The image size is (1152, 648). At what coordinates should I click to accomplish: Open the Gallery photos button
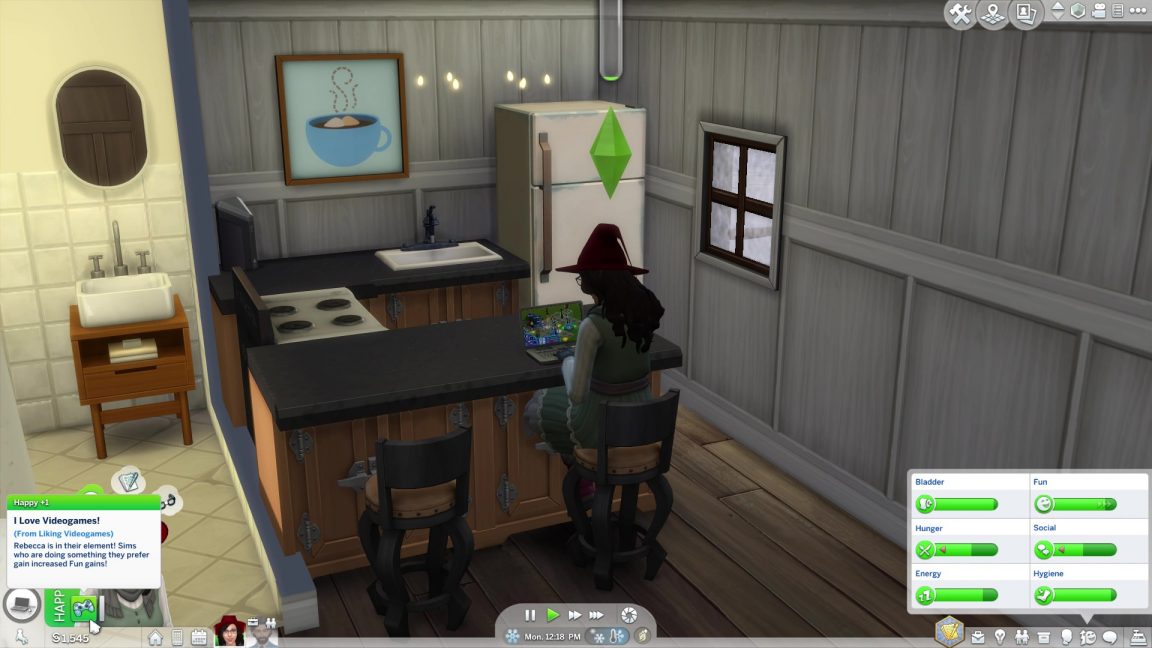1025,14
